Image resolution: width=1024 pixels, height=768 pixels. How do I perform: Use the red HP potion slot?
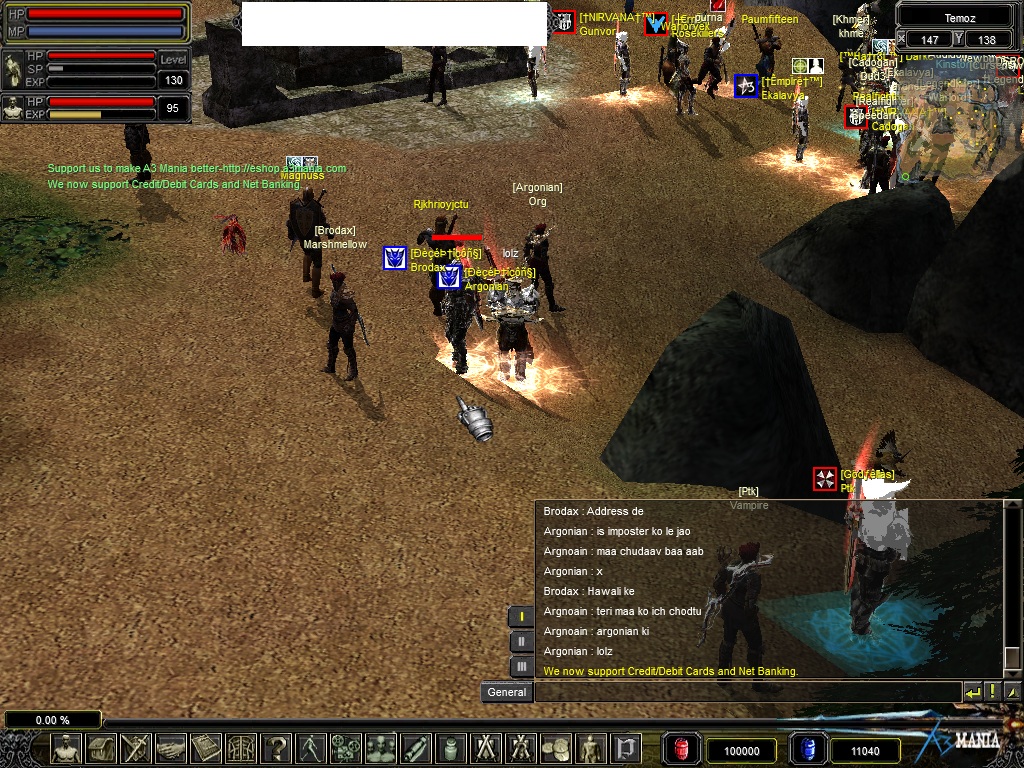coord(681,749)
